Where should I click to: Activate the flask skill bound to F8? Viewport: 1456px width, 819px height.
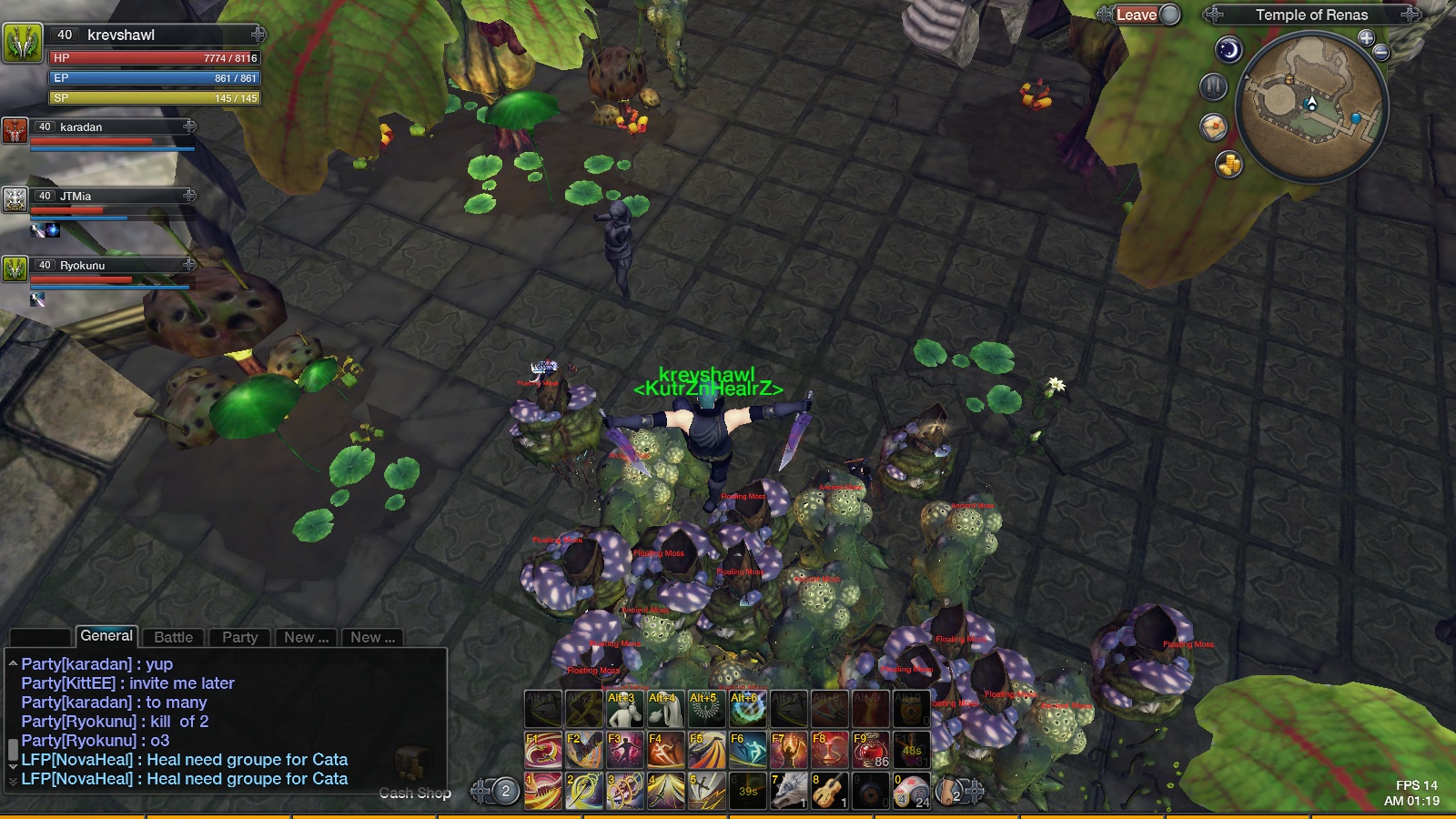point(829,746)
